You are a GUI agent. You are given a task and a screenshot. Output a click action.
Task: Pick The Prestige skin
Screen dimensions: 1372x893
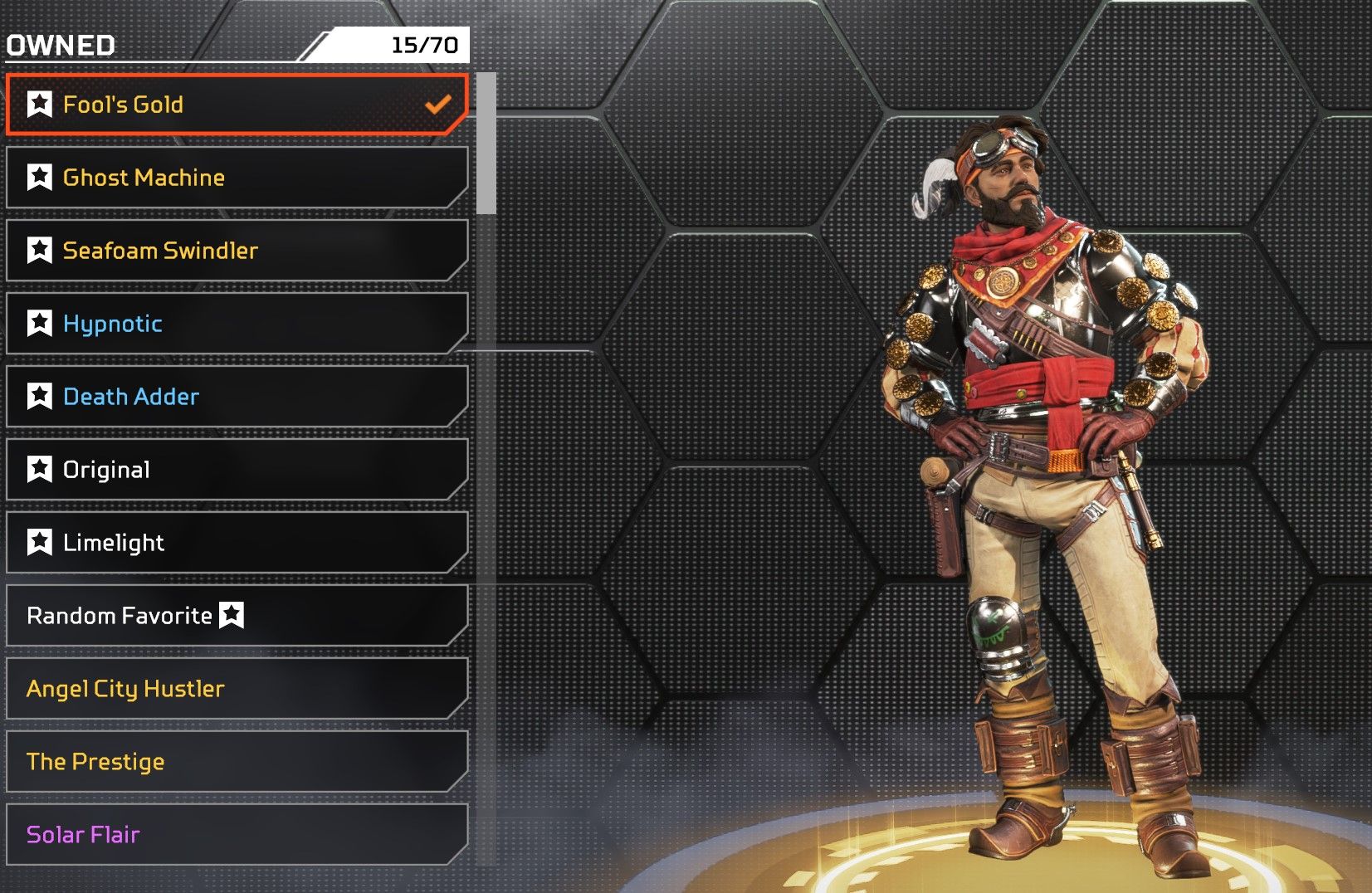237,762
